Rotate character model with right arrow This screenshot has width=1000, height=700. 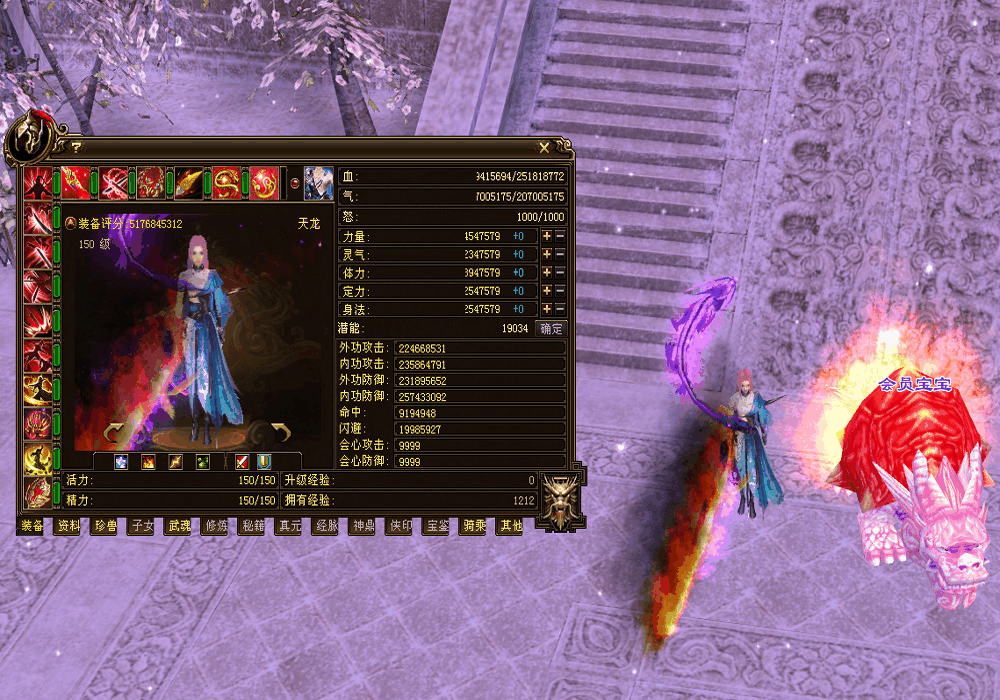coord(280,433)
